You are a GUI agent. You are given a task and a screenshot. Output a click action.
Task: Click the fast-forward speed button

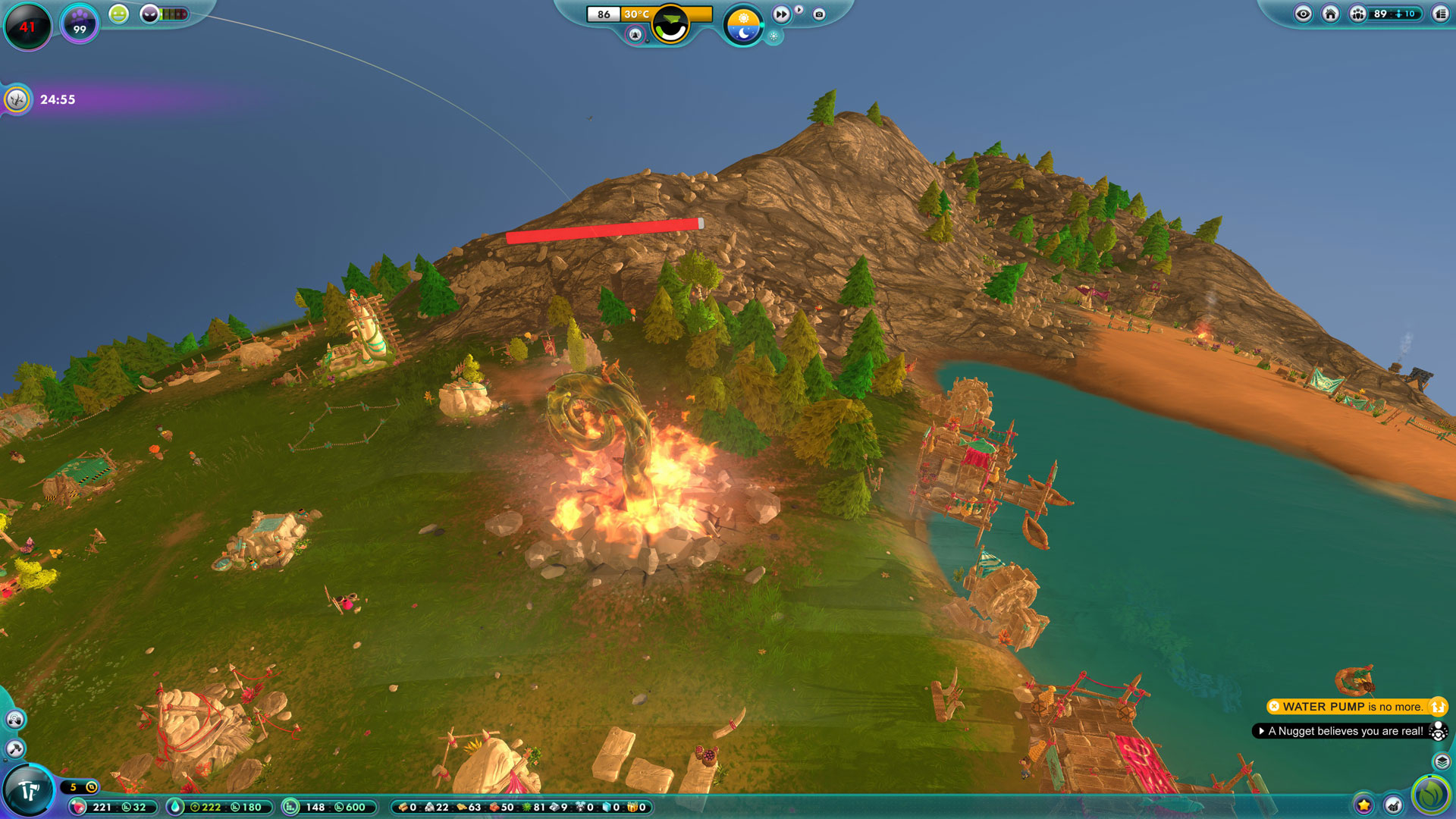pyautogui.click(x=781, y=14)
